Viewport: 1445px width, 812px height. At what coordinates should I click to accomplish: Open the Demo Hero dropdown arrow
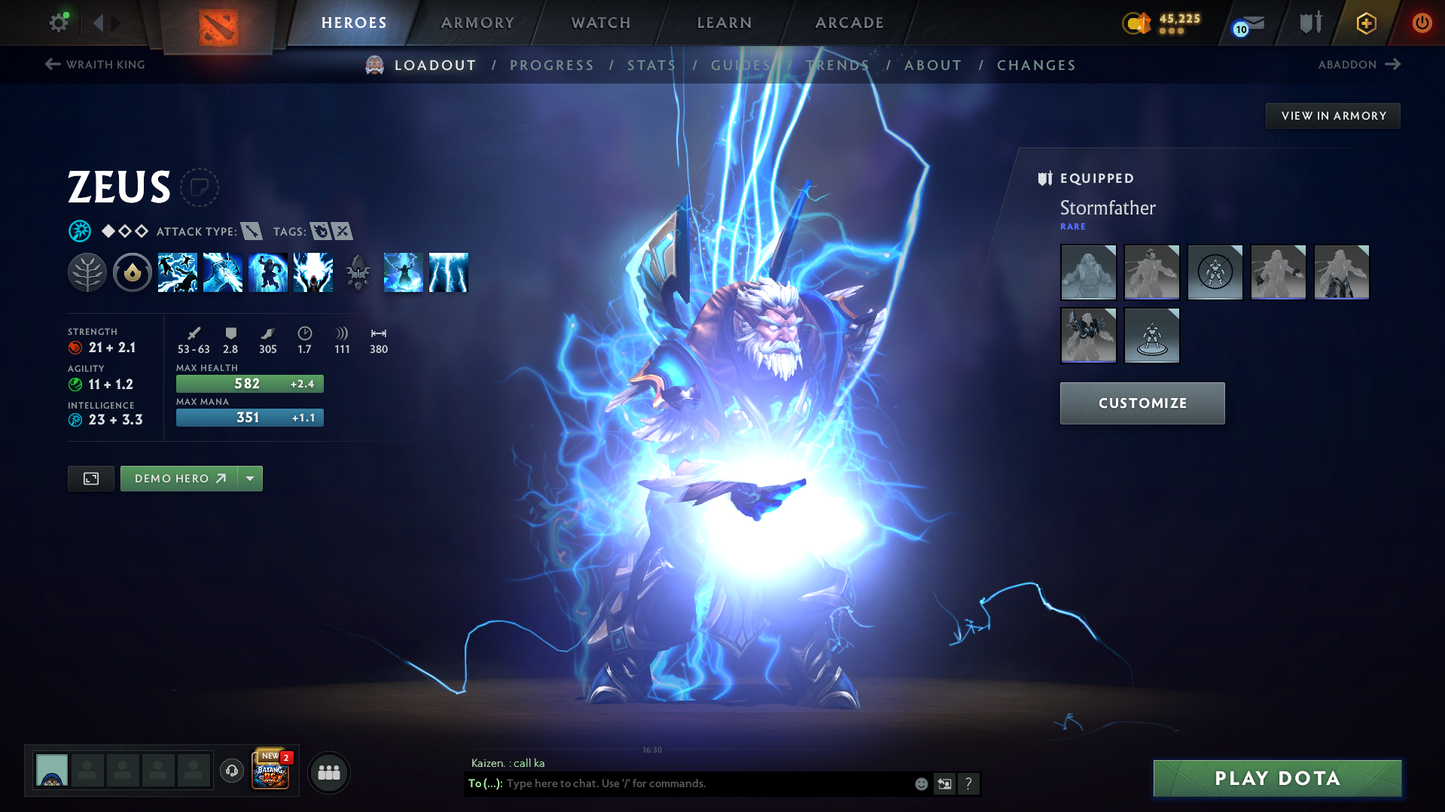pyautogui.click(x=249, y=478)
